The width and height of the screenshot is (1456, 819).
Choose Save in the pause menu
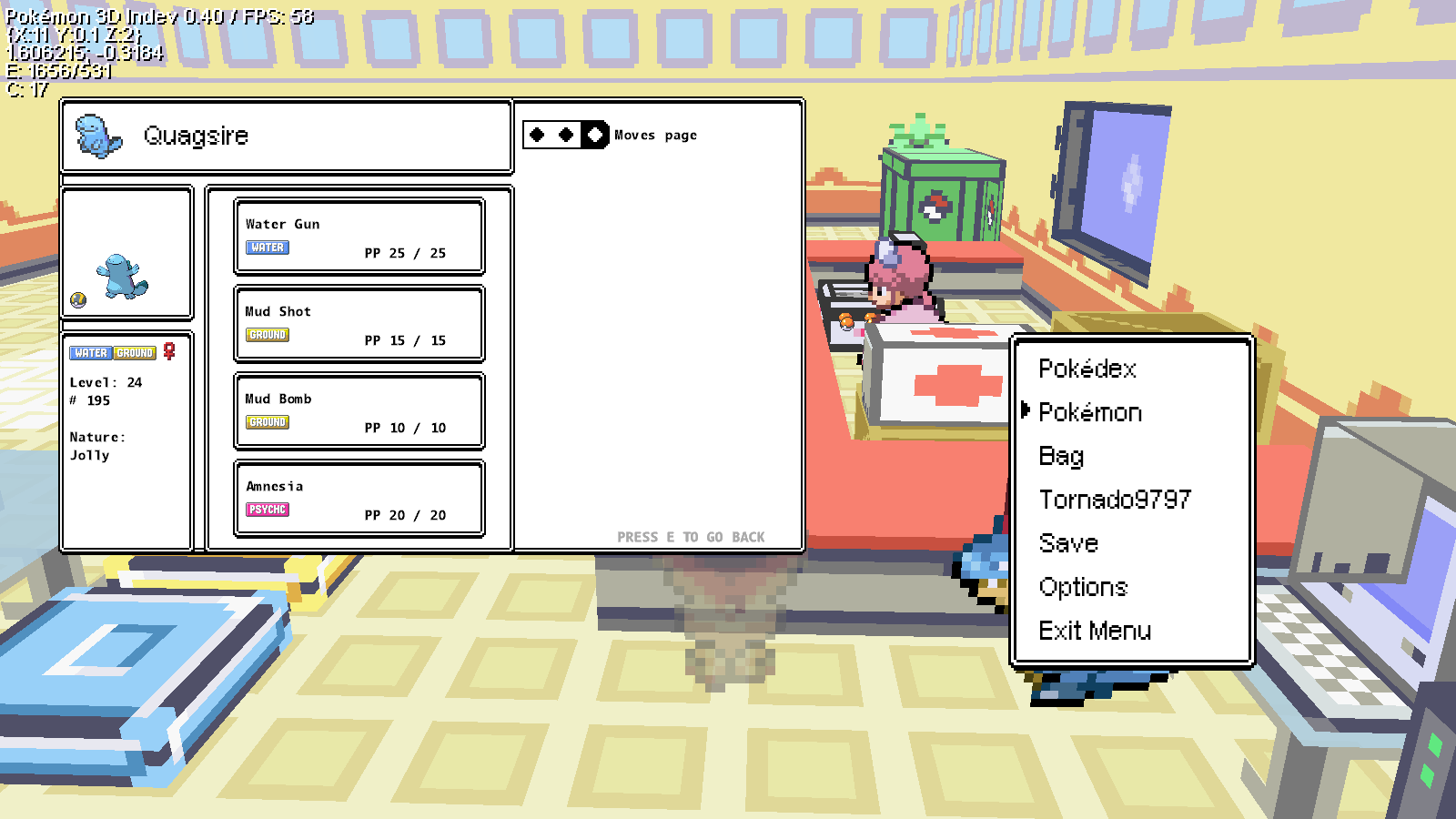click(1068, 543)
